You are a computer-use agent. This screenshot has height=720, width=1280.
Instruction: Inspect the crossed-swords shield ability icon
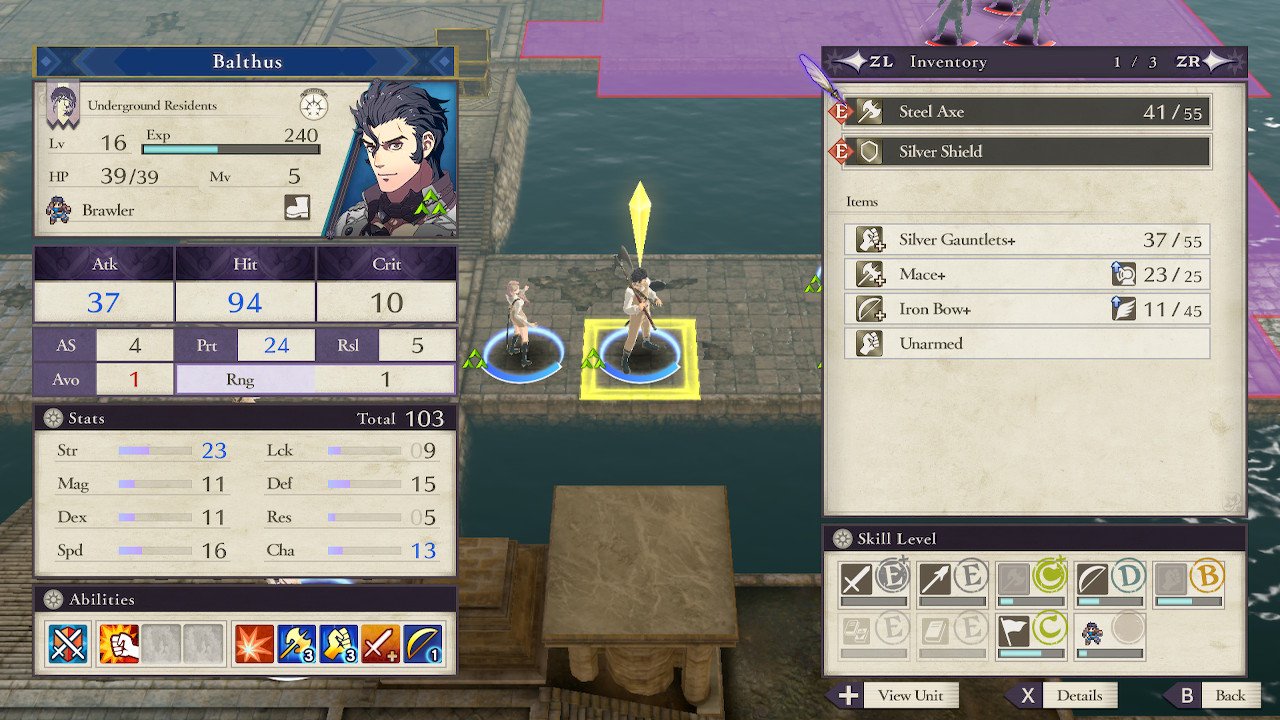[68, 645]
